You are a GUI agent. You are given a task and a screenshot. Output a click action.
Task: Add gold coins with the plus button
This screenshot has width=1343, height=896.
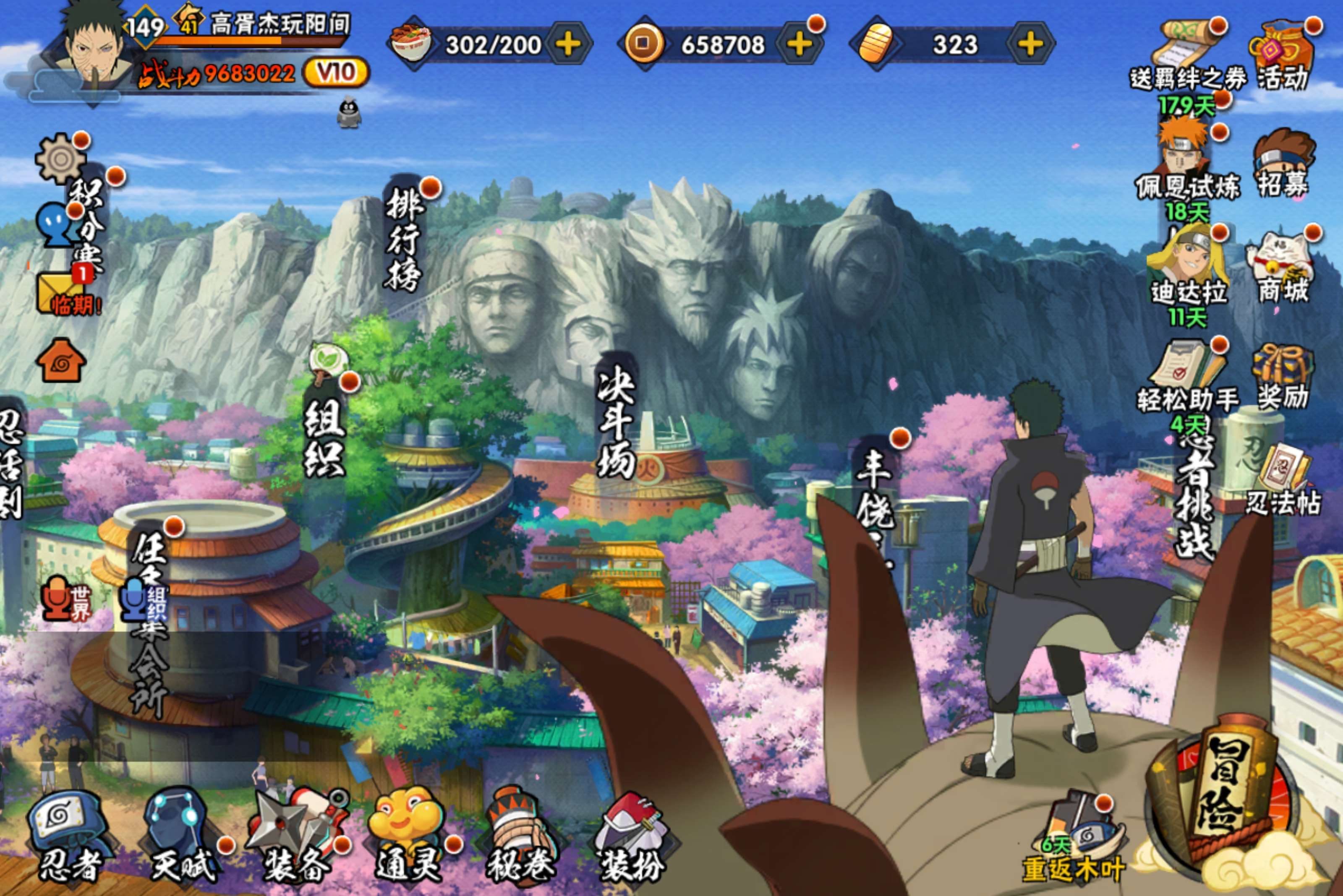(799, 44)
